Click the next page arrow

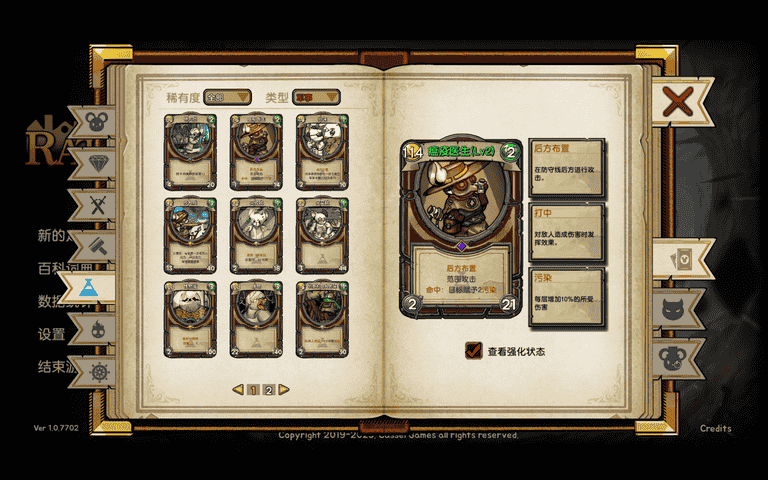point(284,390)
